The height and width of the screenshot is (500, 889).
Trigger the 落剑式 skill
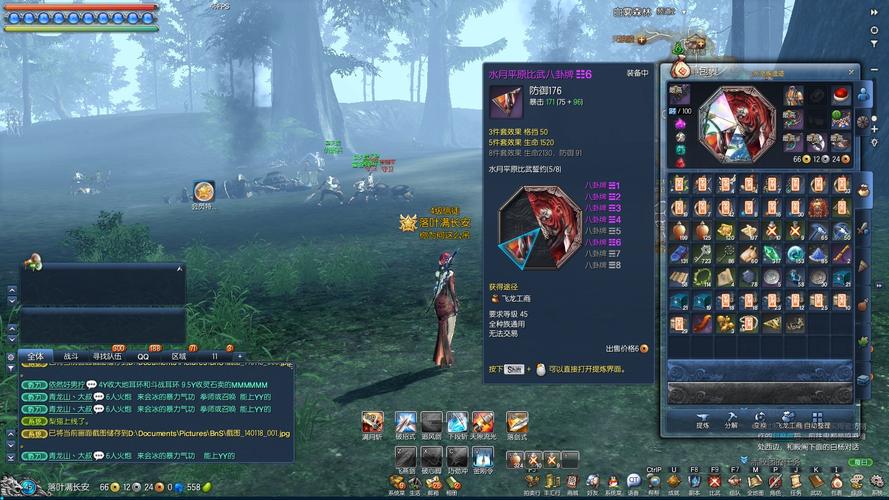click(516, 422)
